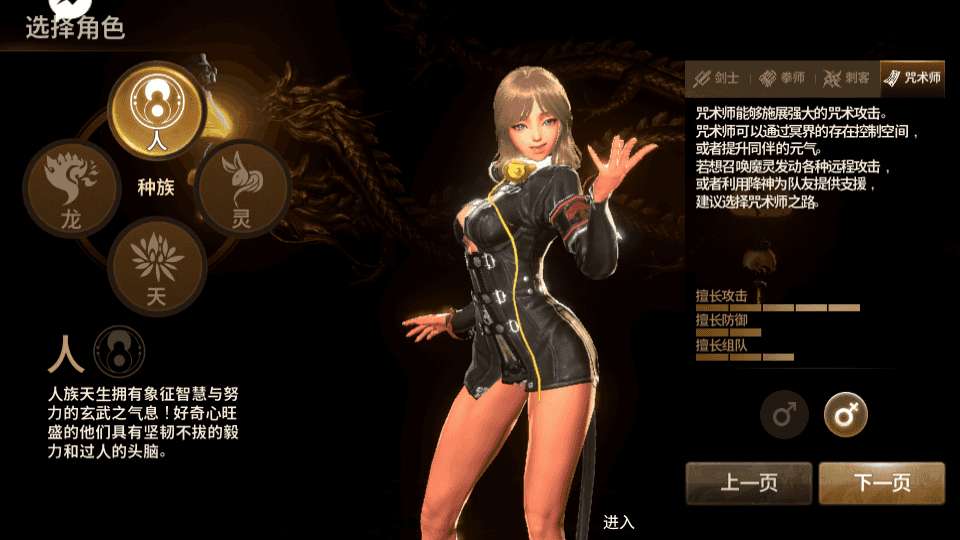This screenshot has width=960, height=540.
Task: Choose the 龙 (Dragon) race emblem
Action: click(72, 188)
